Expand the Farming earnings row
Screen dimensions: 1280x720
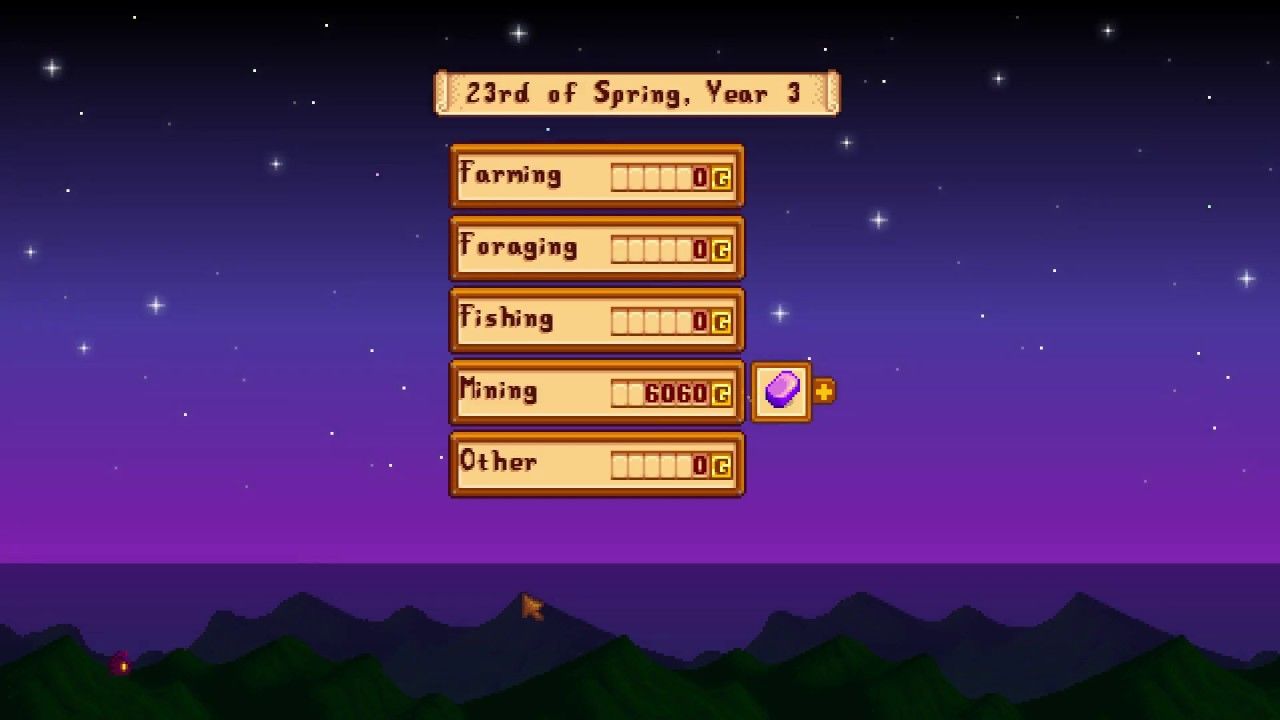(x=597, y=175)
